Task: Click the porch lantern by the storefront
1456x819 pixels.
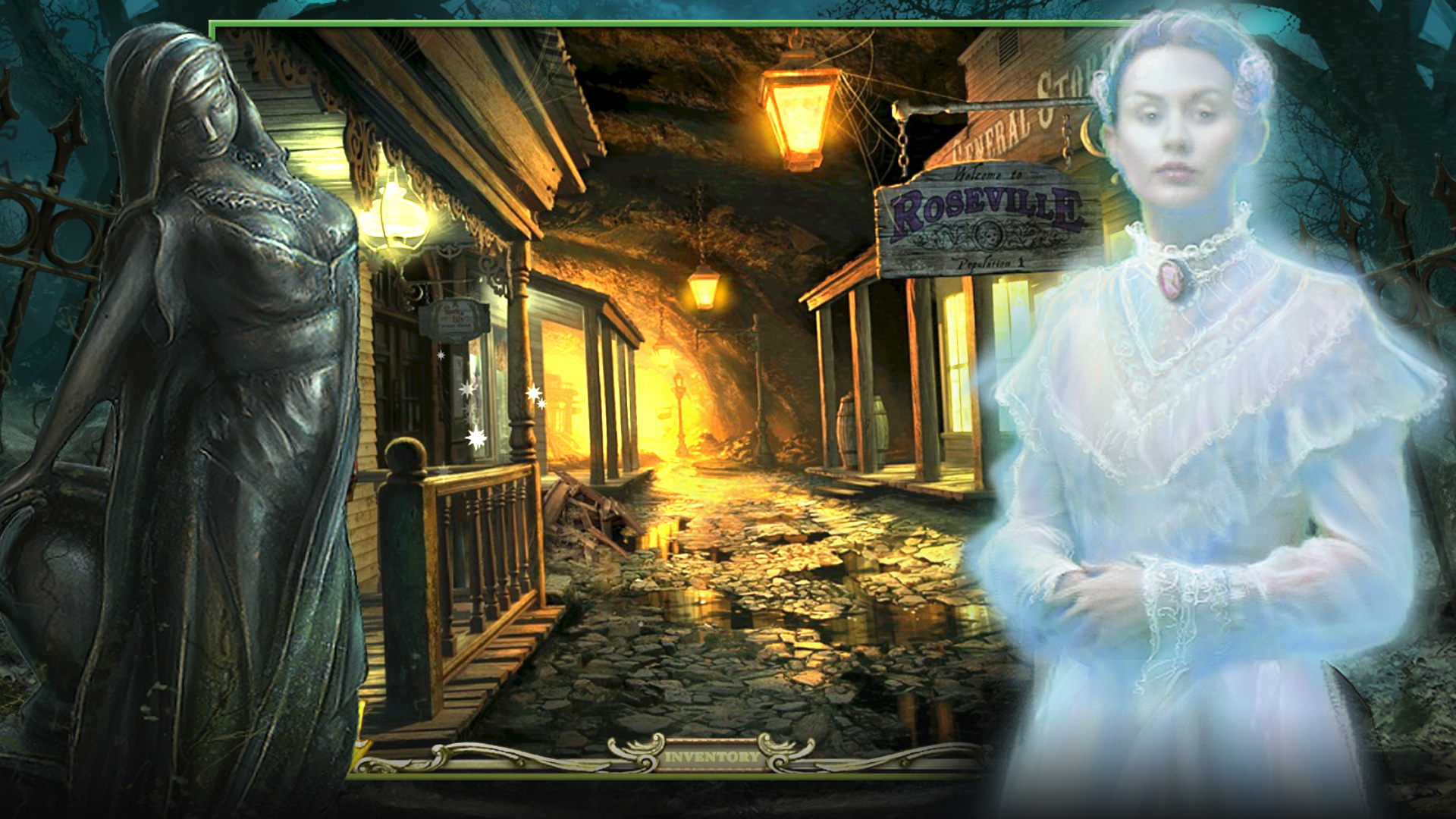Action: (394, 220)
